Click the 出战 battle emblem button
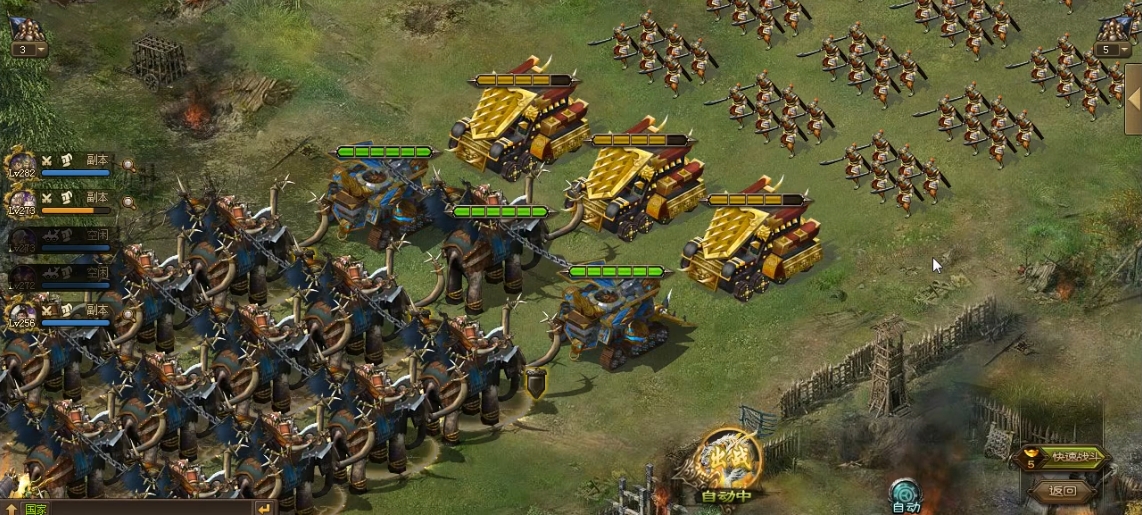1142x515 pixels. pyautogui.click(x=730, y=460)
